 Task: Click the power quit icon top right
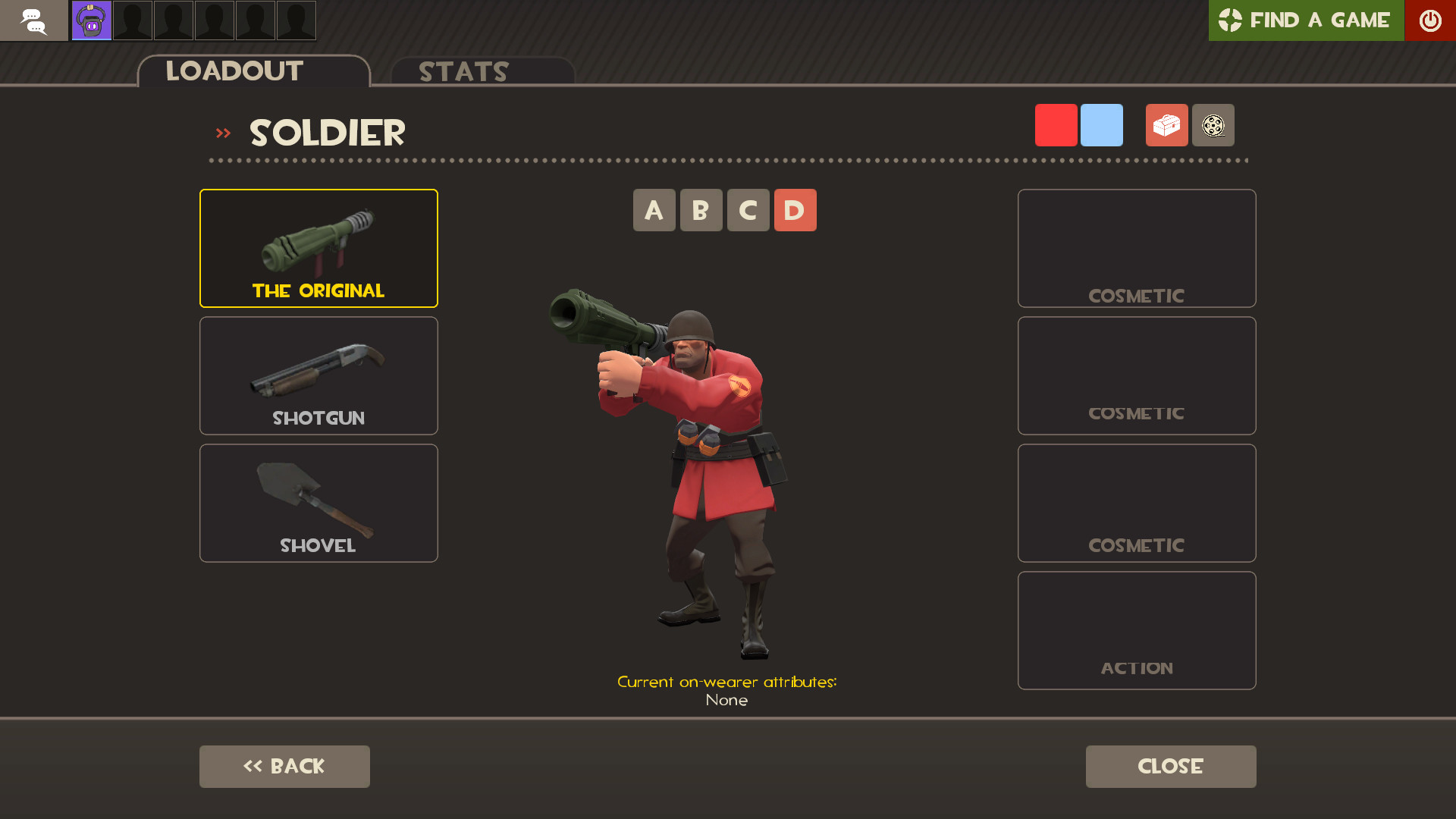point(1430,20)
